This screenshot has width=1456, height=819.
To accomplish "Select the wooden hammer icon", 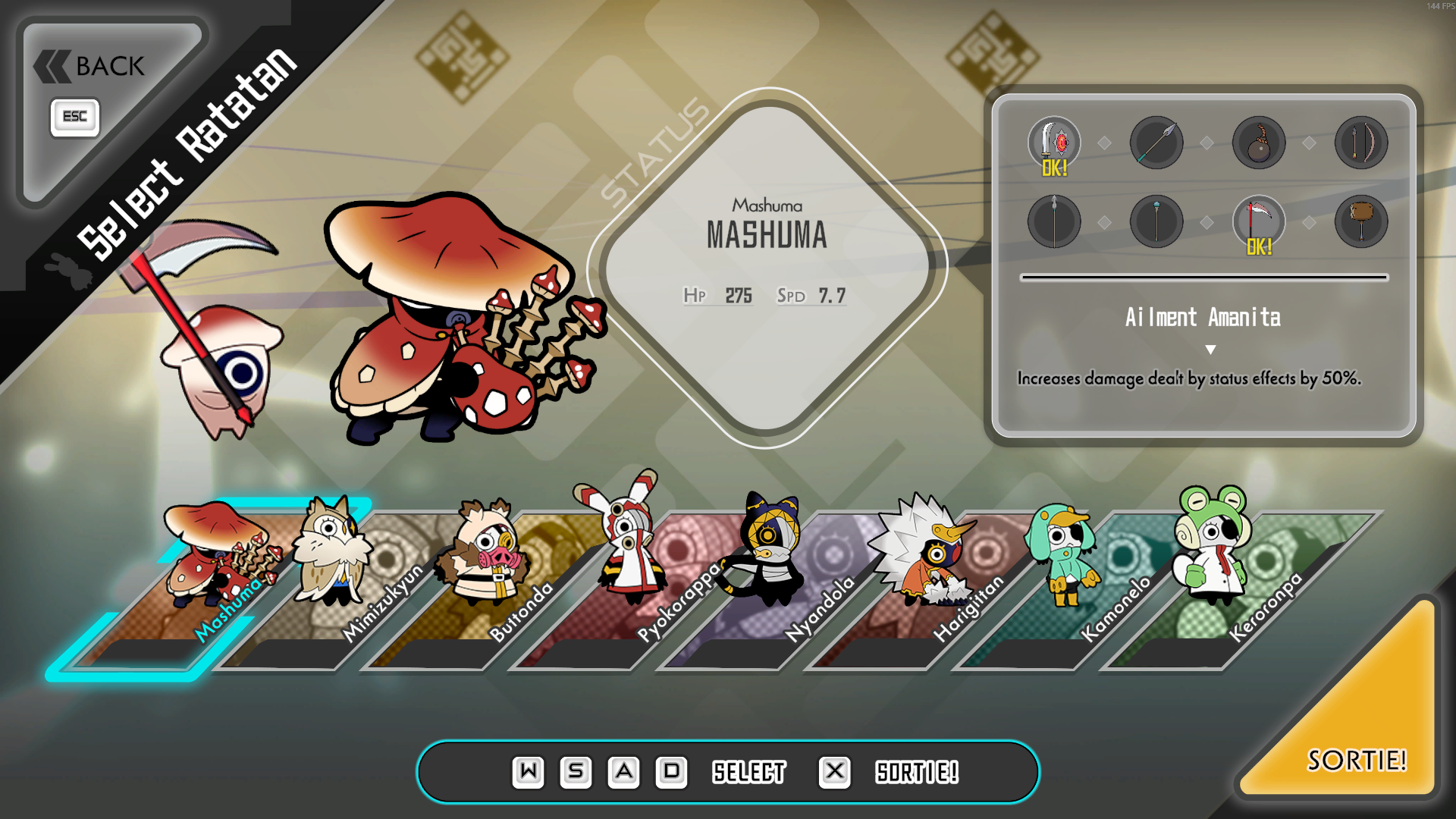I will point(1361,221).
